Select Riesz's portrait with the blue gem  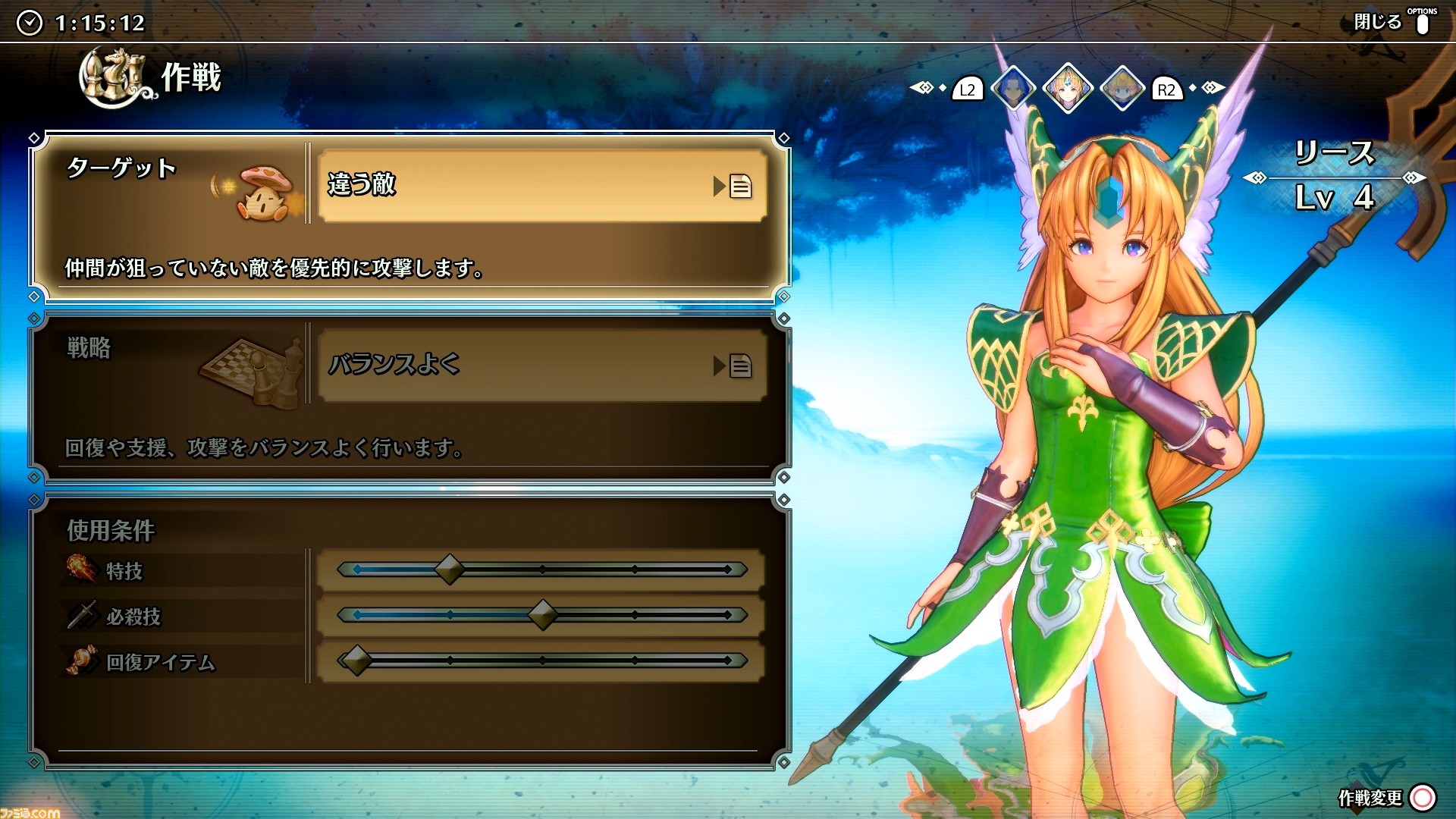[x=1068, y=89]
